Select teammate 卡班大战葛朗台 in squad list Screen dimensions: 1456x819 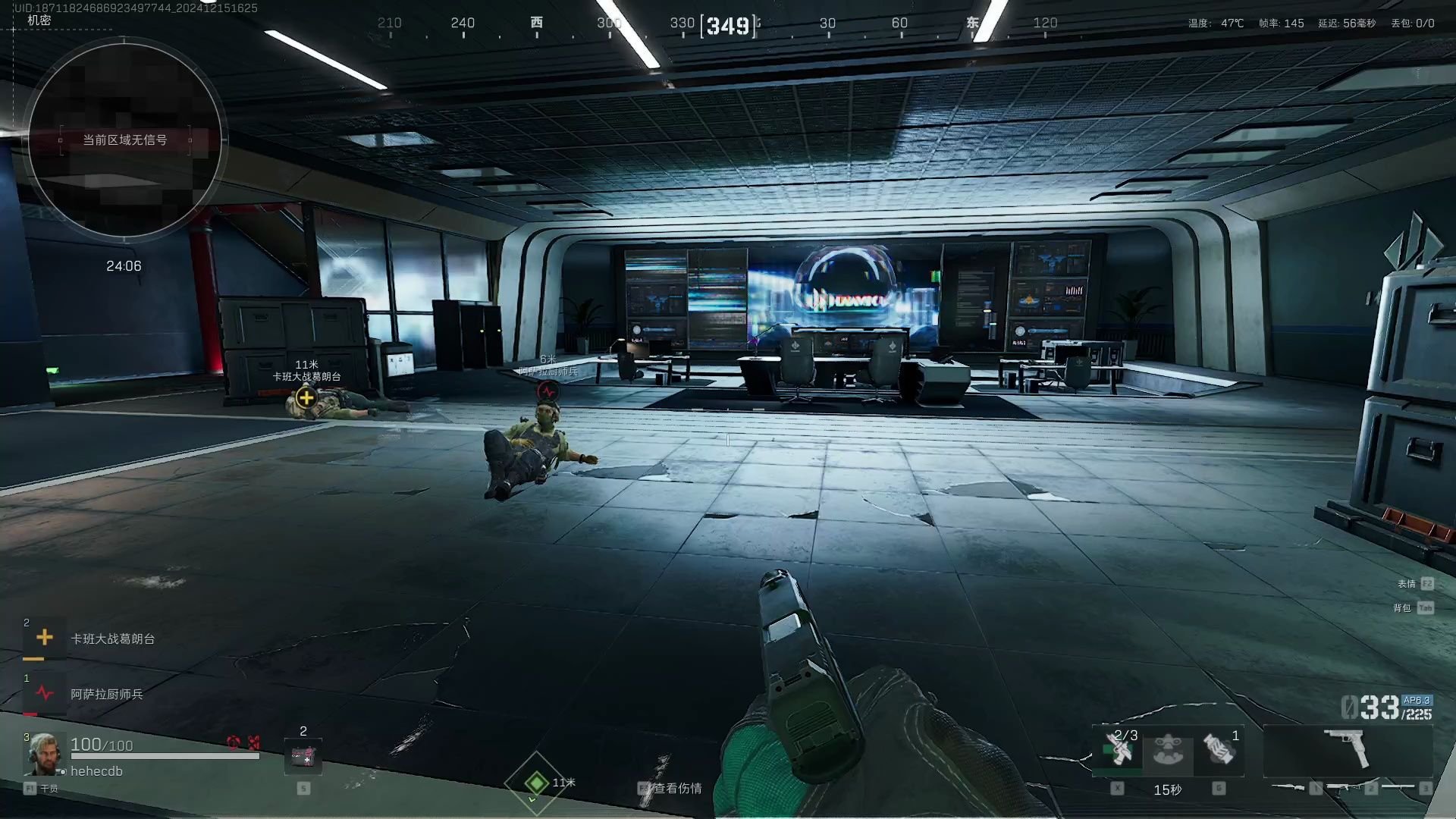point(112,639)
